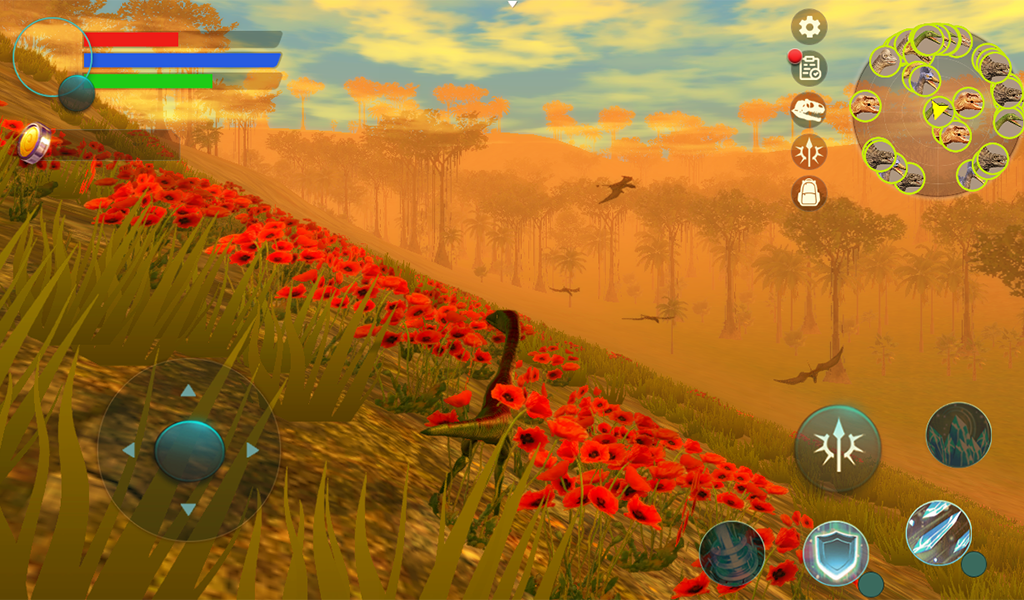Activate the blue ice shards ability
1024x600 pixels.
click(x=938, y=533)
